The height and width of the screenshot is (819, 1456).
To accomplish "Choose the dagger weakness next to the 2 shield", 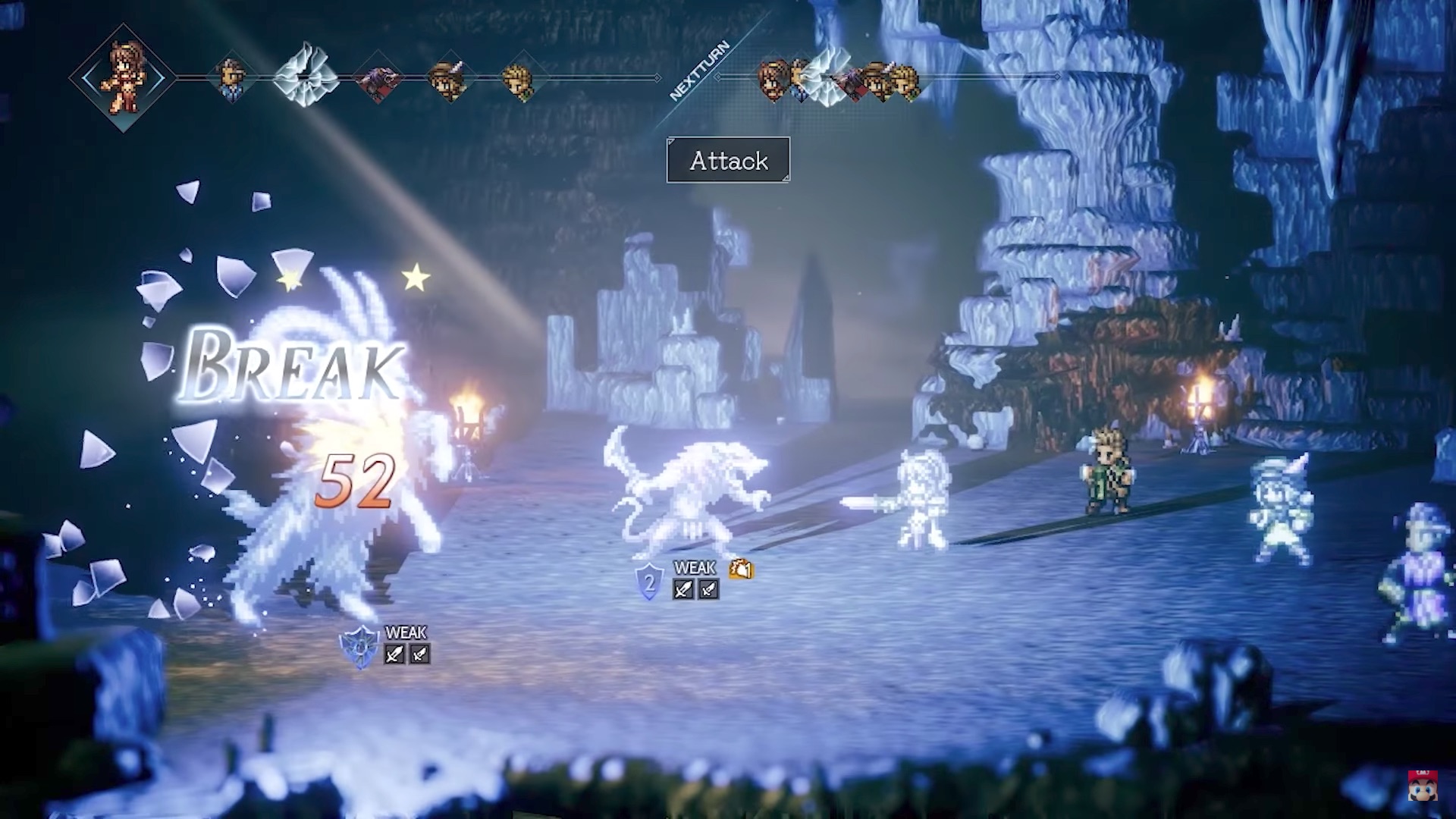I will tap(708, 589).
